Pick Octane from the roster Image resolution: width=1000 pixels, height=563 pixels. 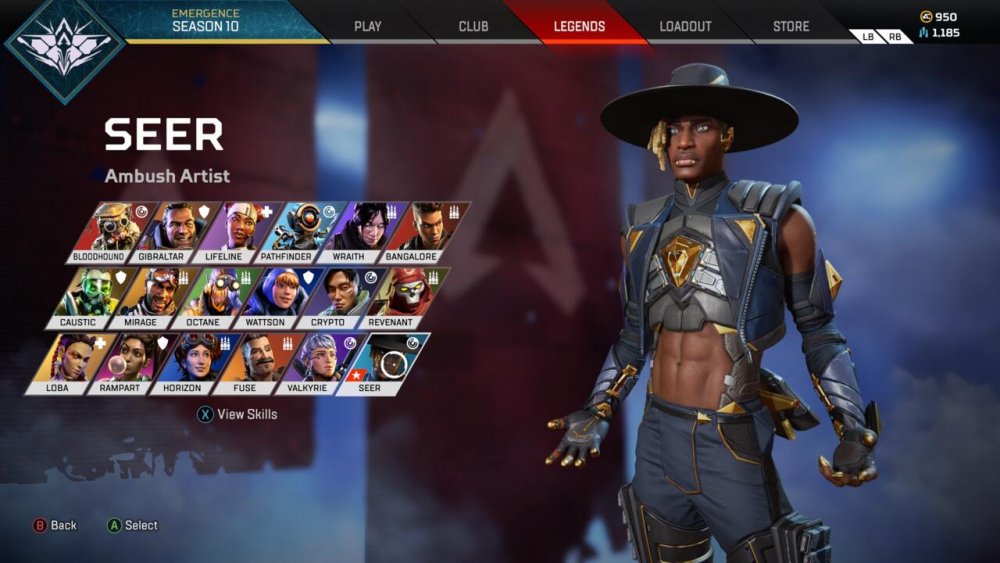(208, 297)
